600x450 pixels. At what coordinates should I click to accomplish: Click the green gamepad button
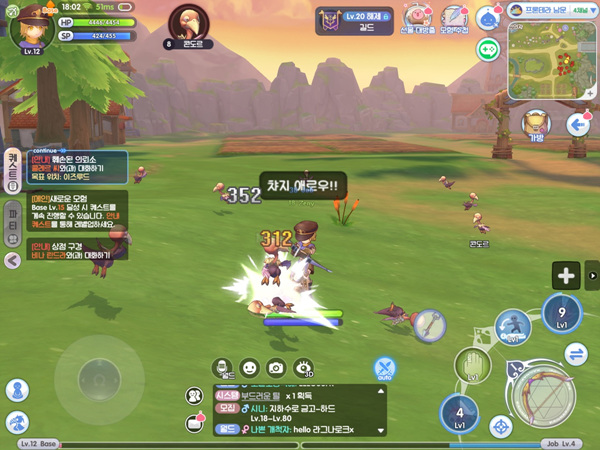coord(488,49)
